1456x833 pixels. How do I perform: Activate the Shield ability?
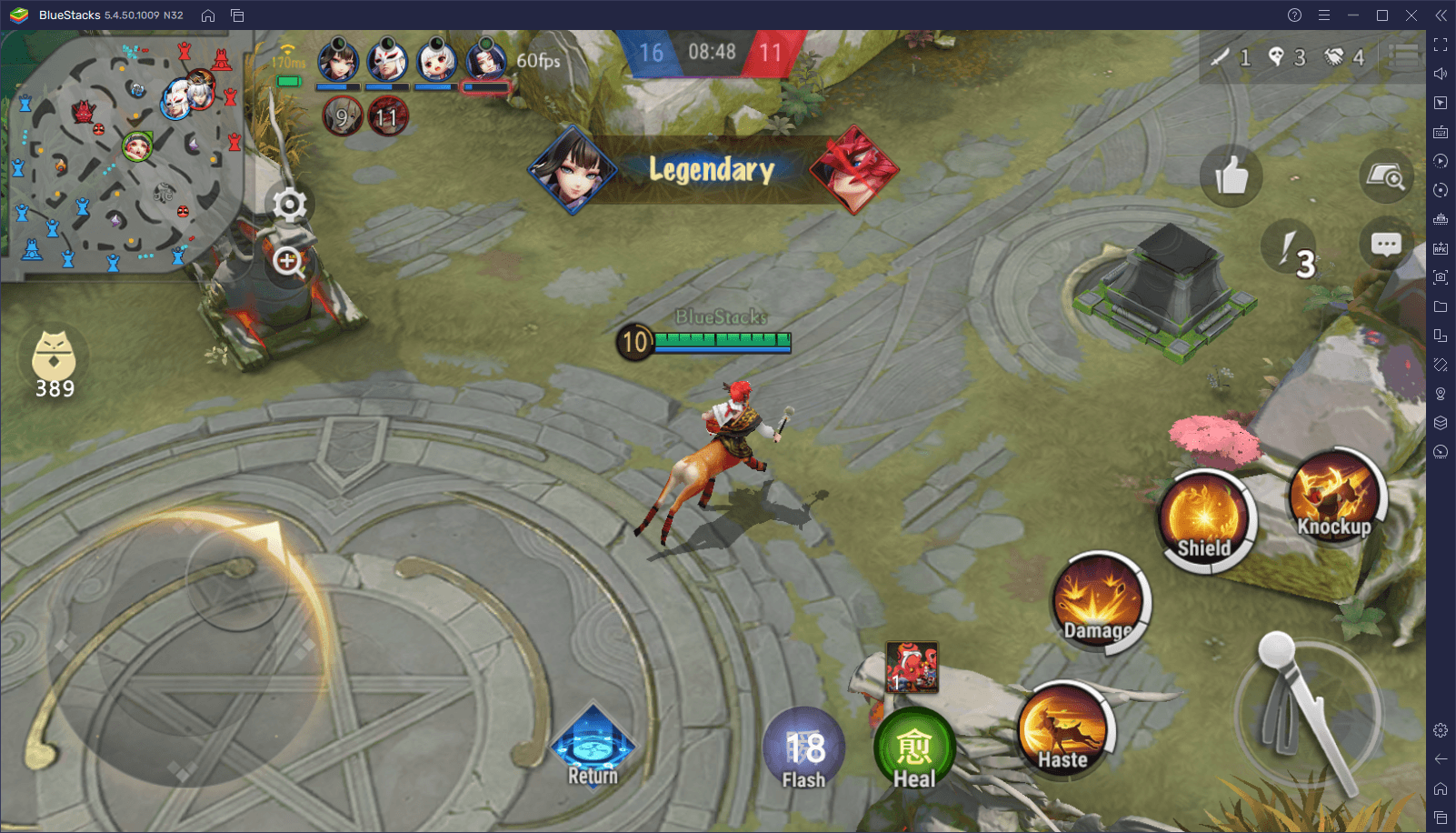(1204, 521)
